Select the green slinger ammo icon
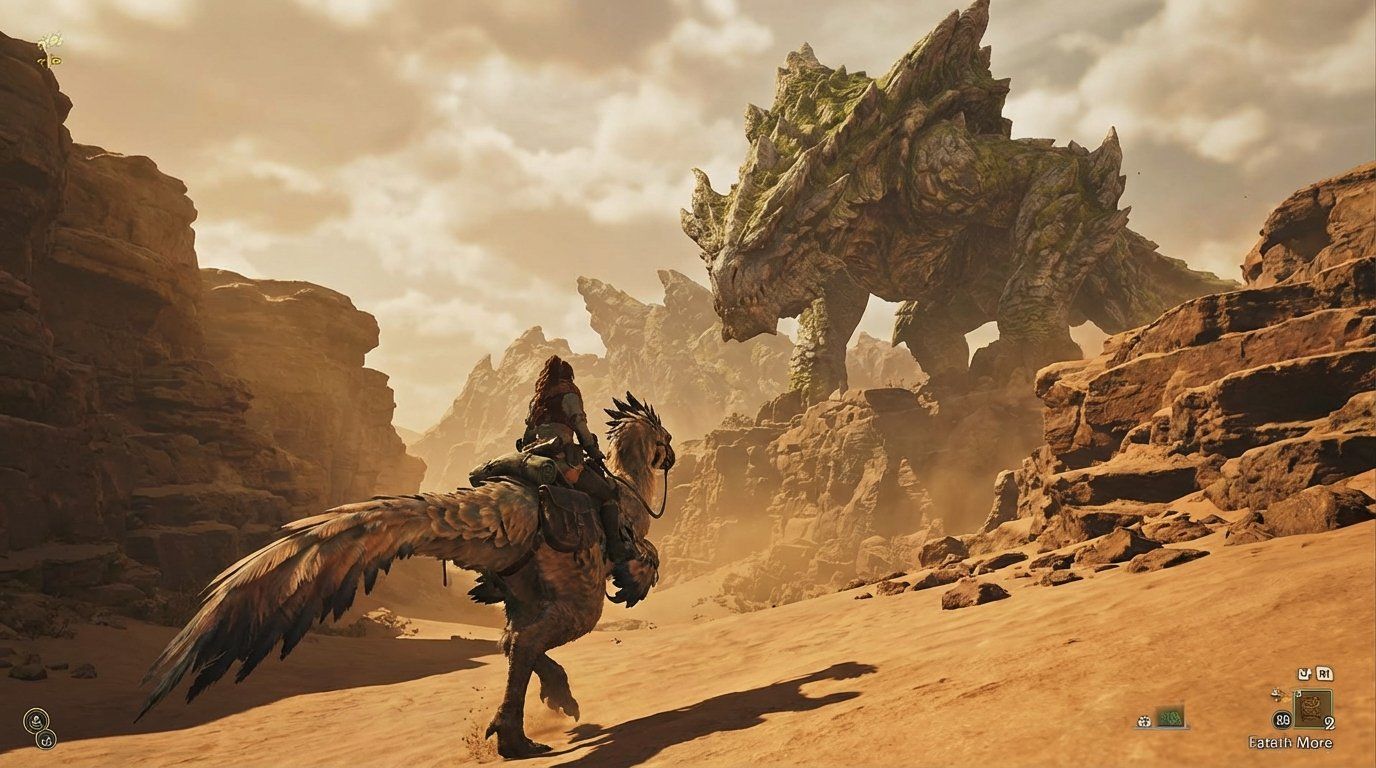Viewport: 1376px width, 768px height. (1170, 719)
